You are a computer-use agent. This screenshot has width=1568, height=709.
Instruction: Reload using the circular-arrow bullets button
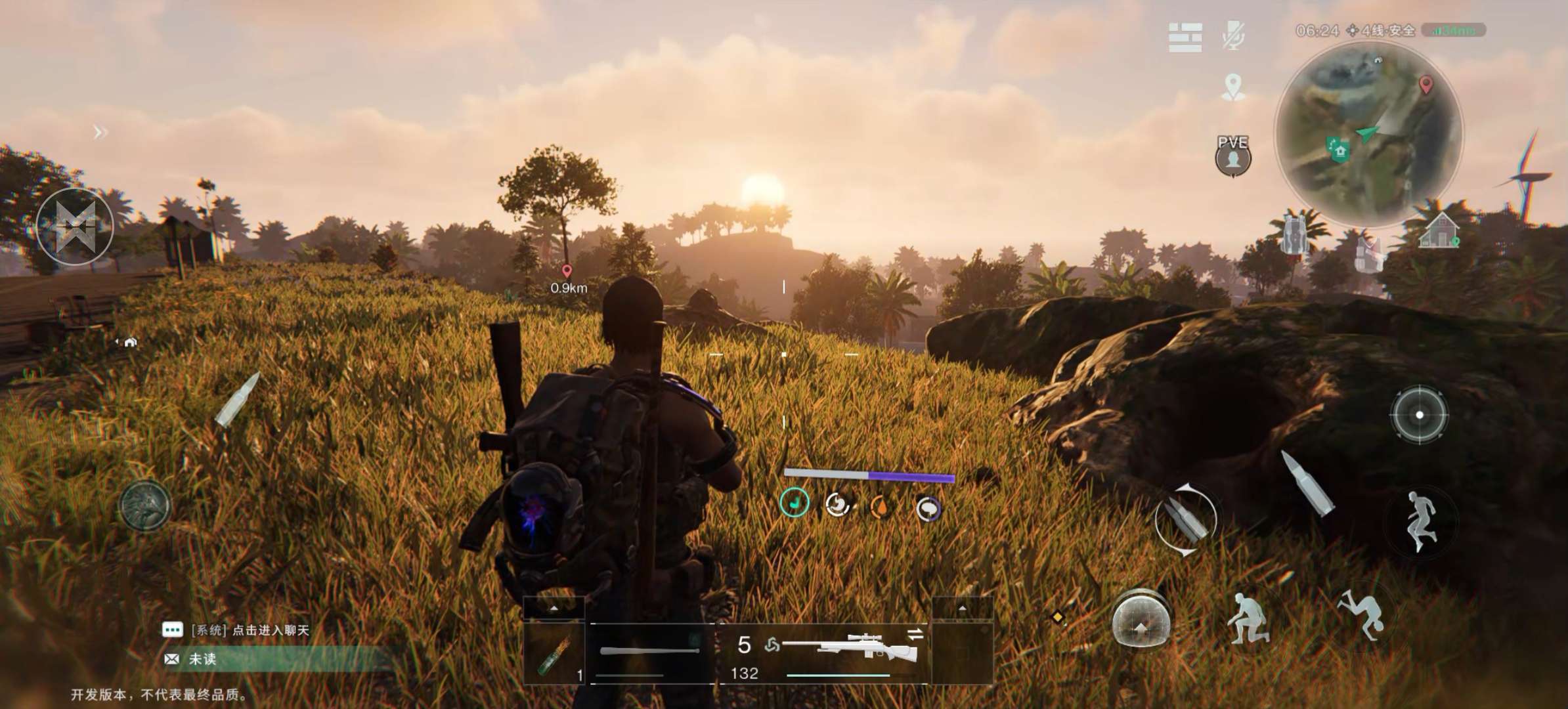coord(1185,520)
